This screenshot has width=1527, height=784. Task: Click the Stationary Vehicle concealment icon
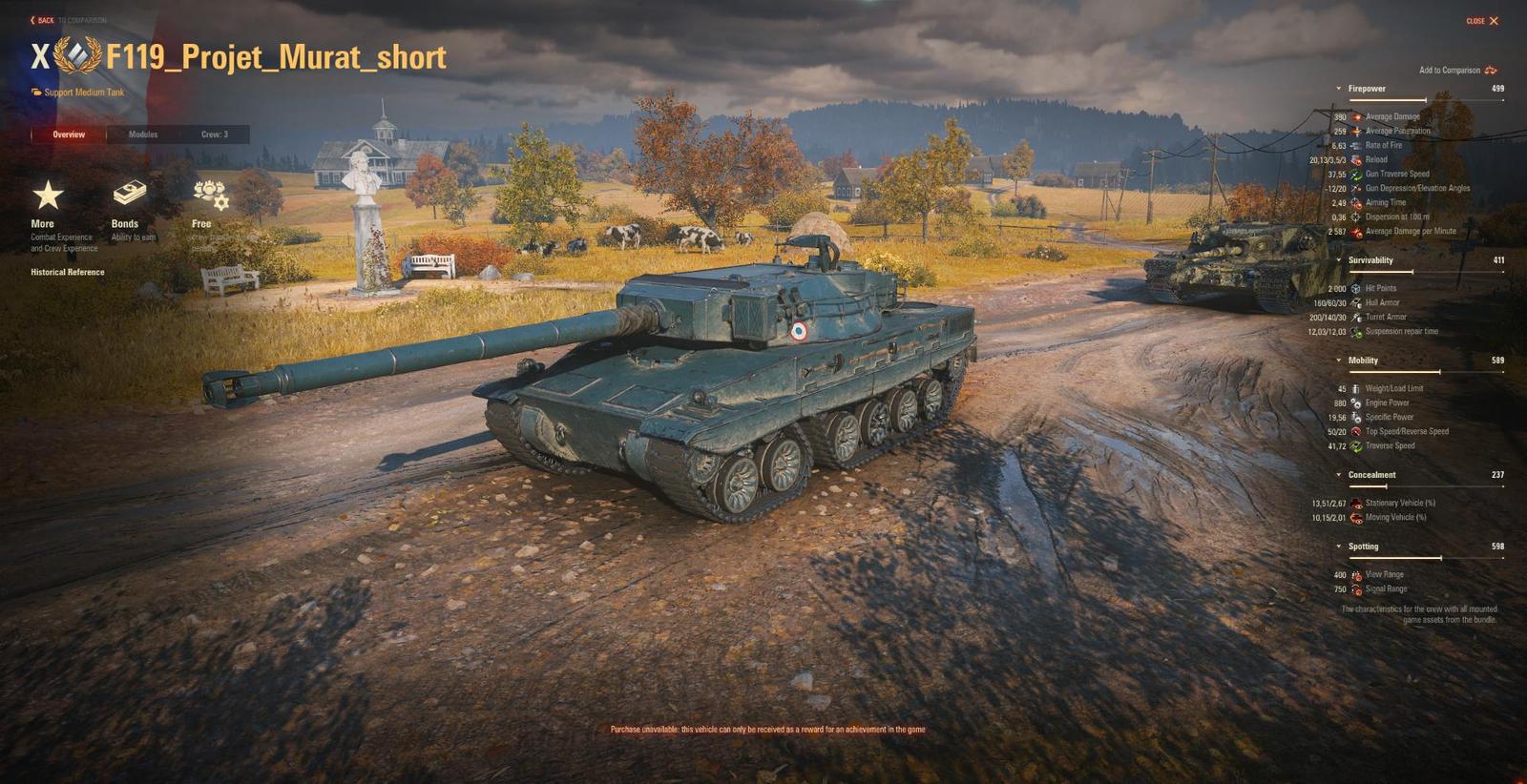click(x=1355, y=503)
